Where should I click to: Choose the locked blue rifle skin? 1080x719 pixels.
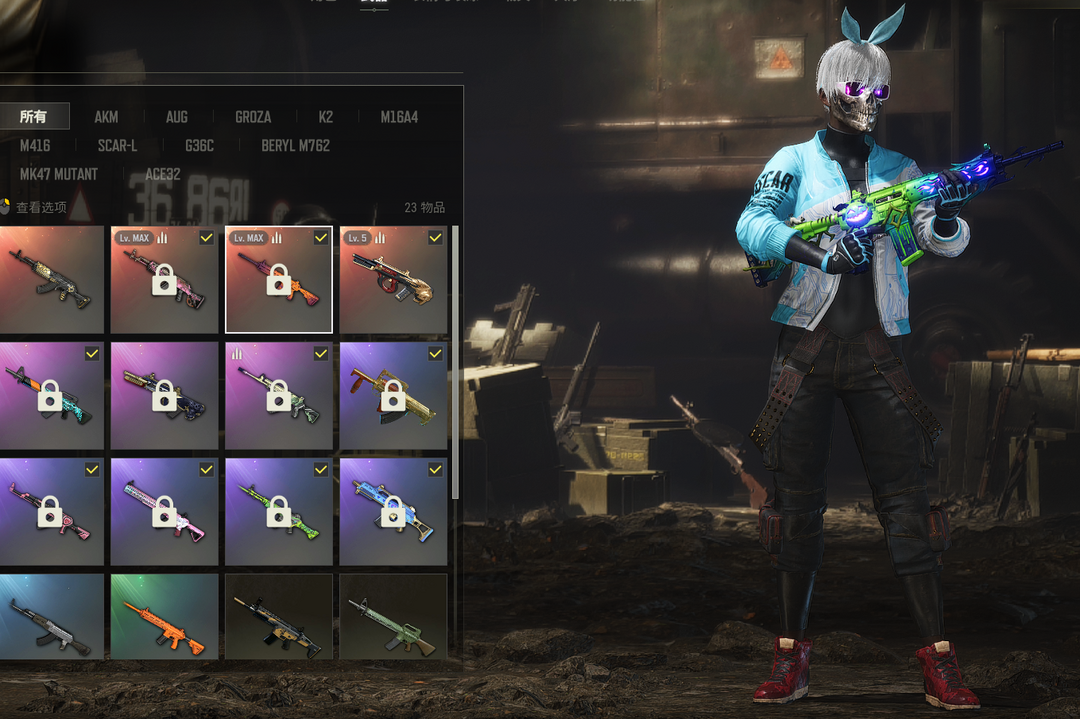[x=393, y=512]
